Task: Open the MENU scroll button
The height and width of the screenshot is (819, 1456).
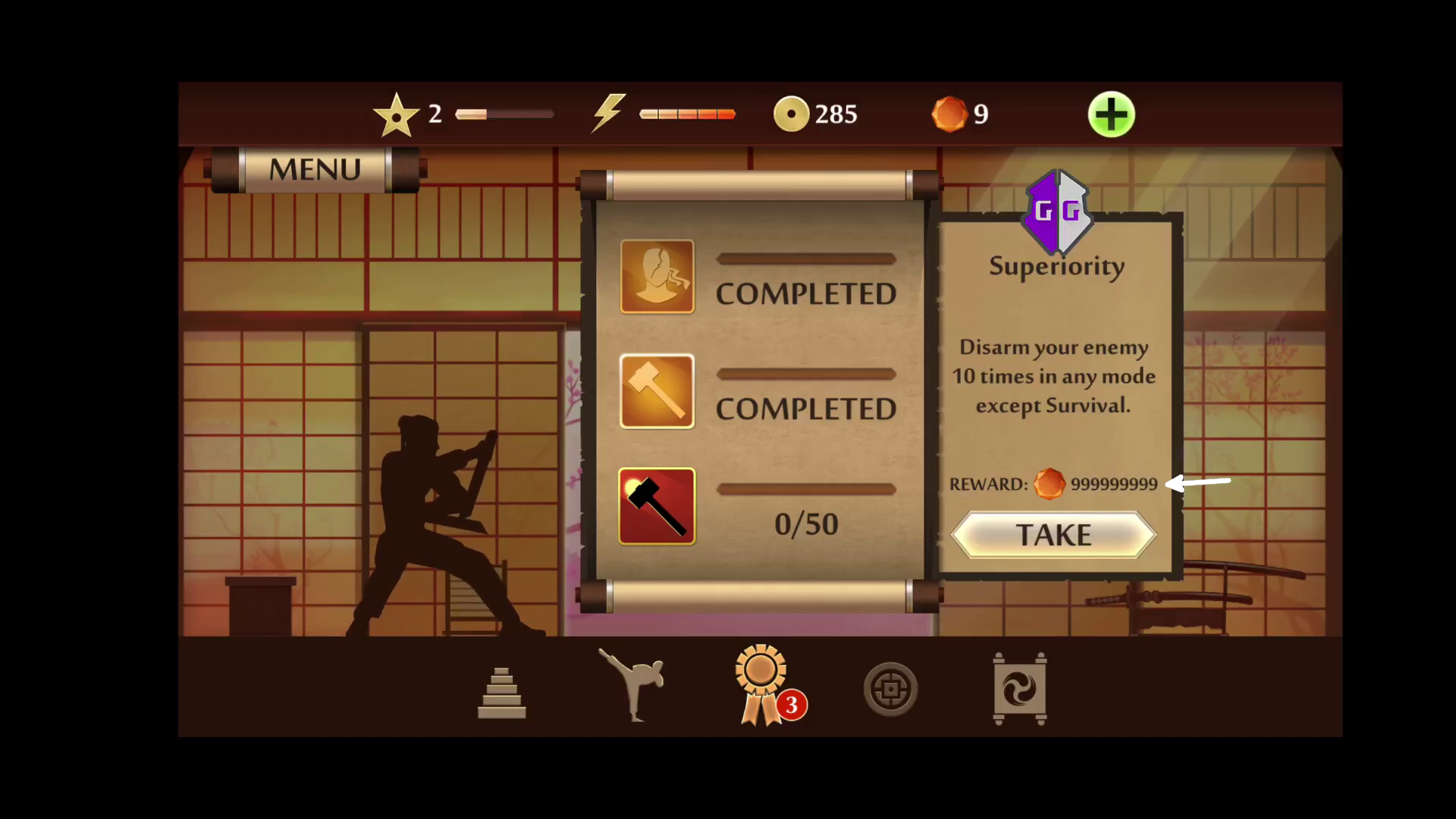Action: pos(315,169)
